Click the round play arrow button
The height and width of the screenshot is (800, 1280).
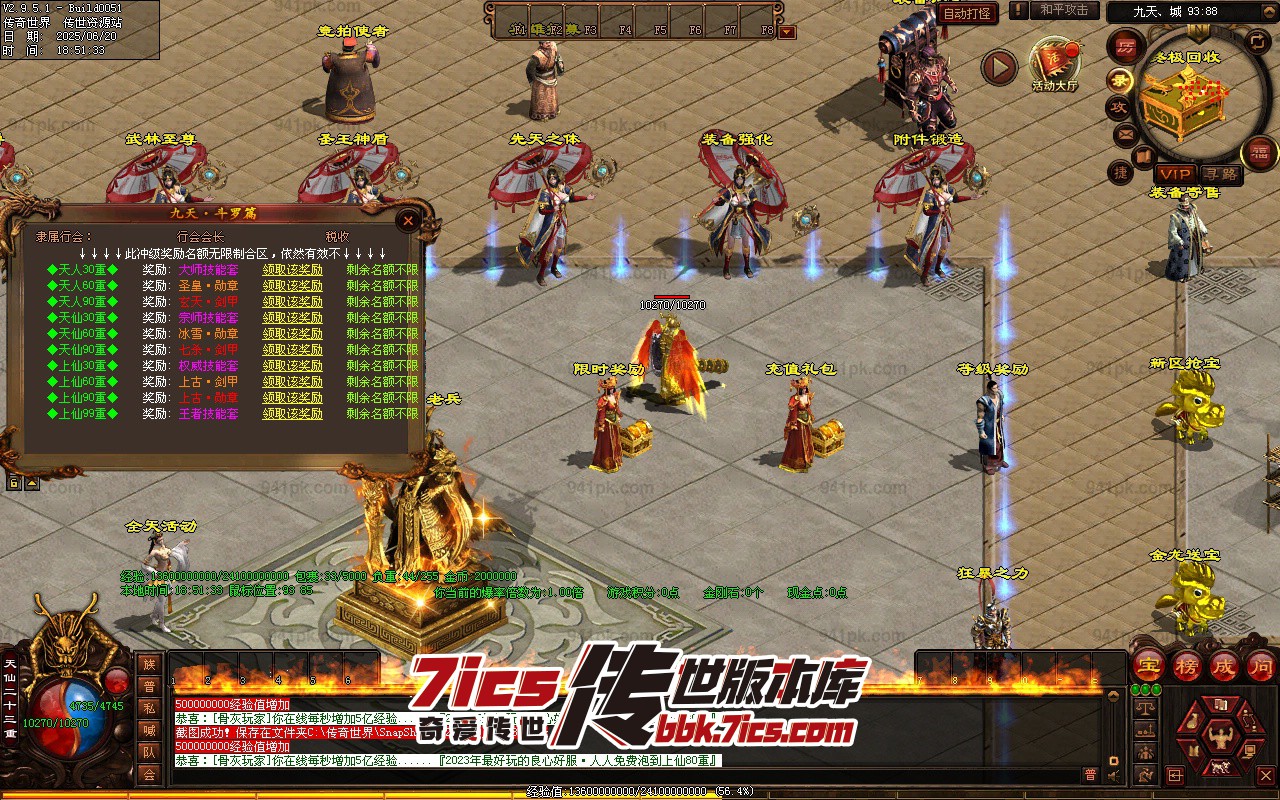pos(997,68)
